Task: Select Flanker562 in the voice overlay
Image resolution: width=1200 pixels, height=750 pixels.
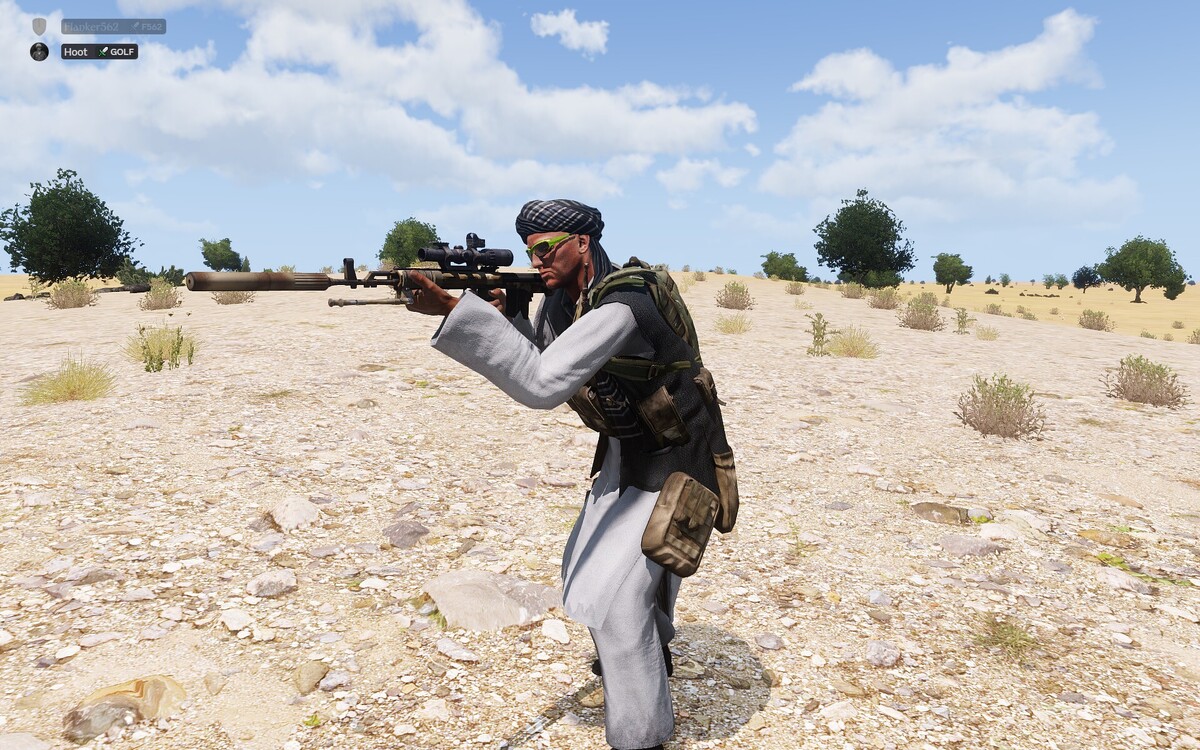Action: (90, 27)
